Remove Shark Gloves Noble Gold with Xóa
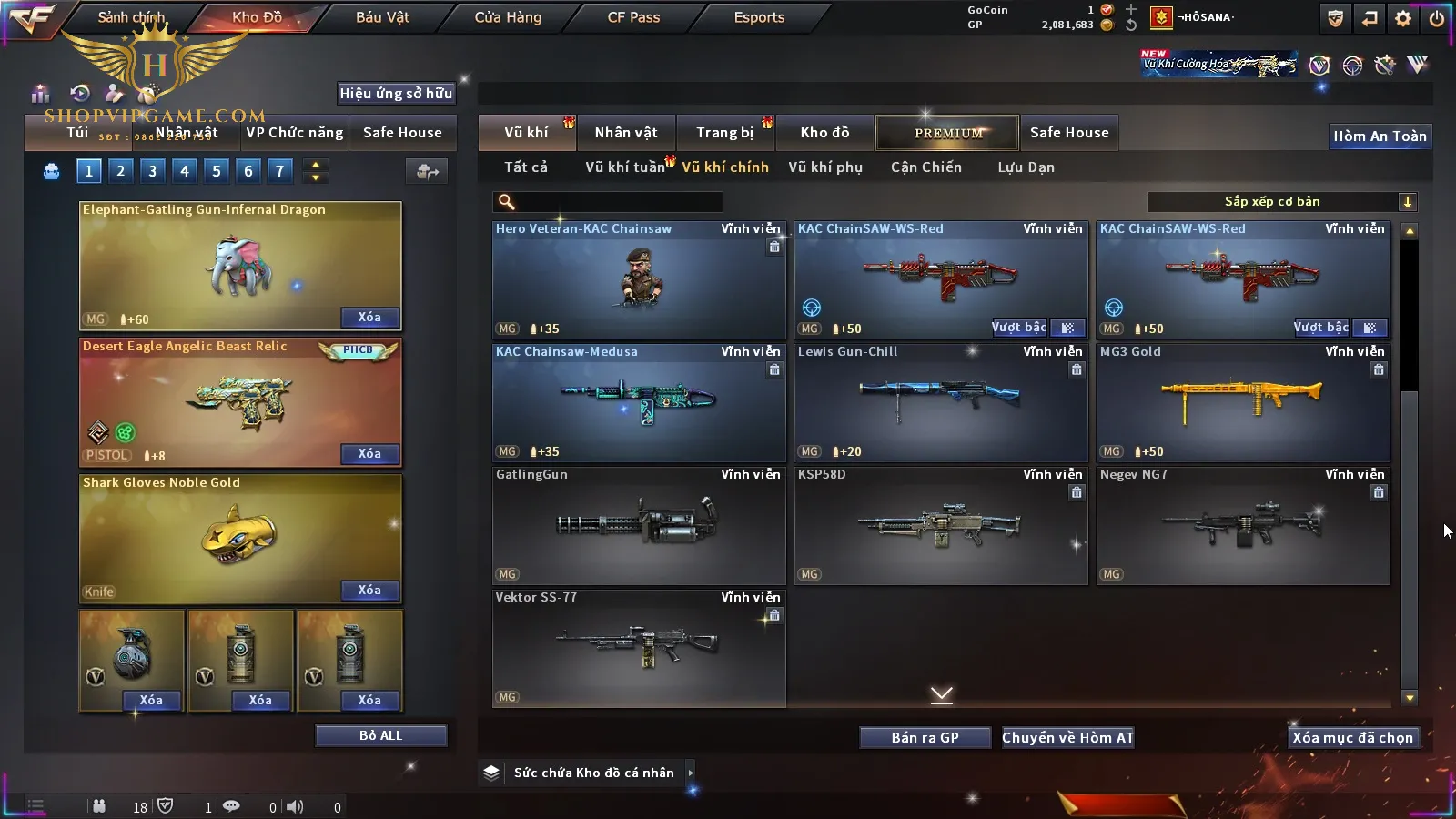Viewport: 1456px width, 819px height. [369, 591]
